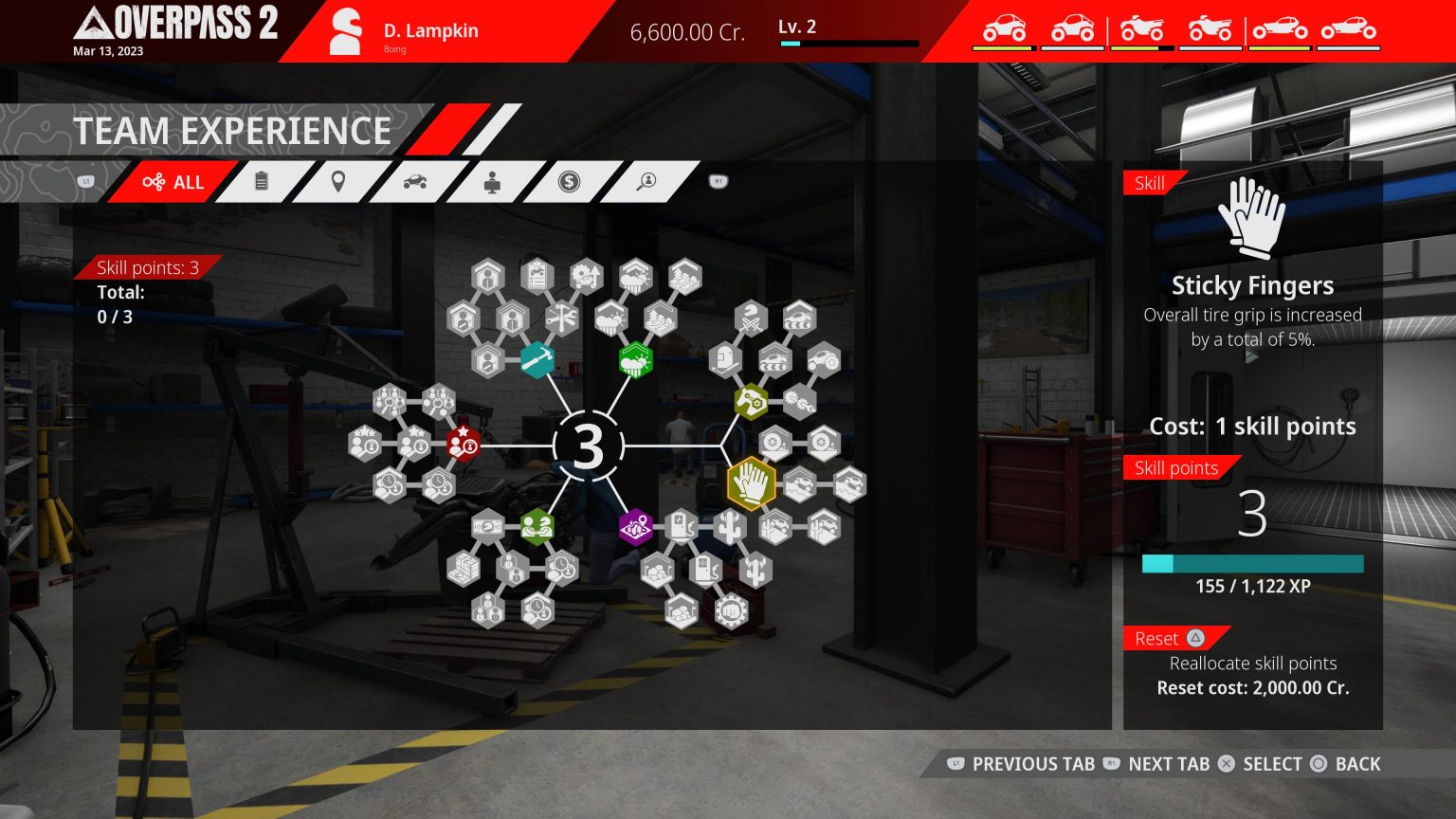Click the D. Lampkin profile avatar

point(345,30)
